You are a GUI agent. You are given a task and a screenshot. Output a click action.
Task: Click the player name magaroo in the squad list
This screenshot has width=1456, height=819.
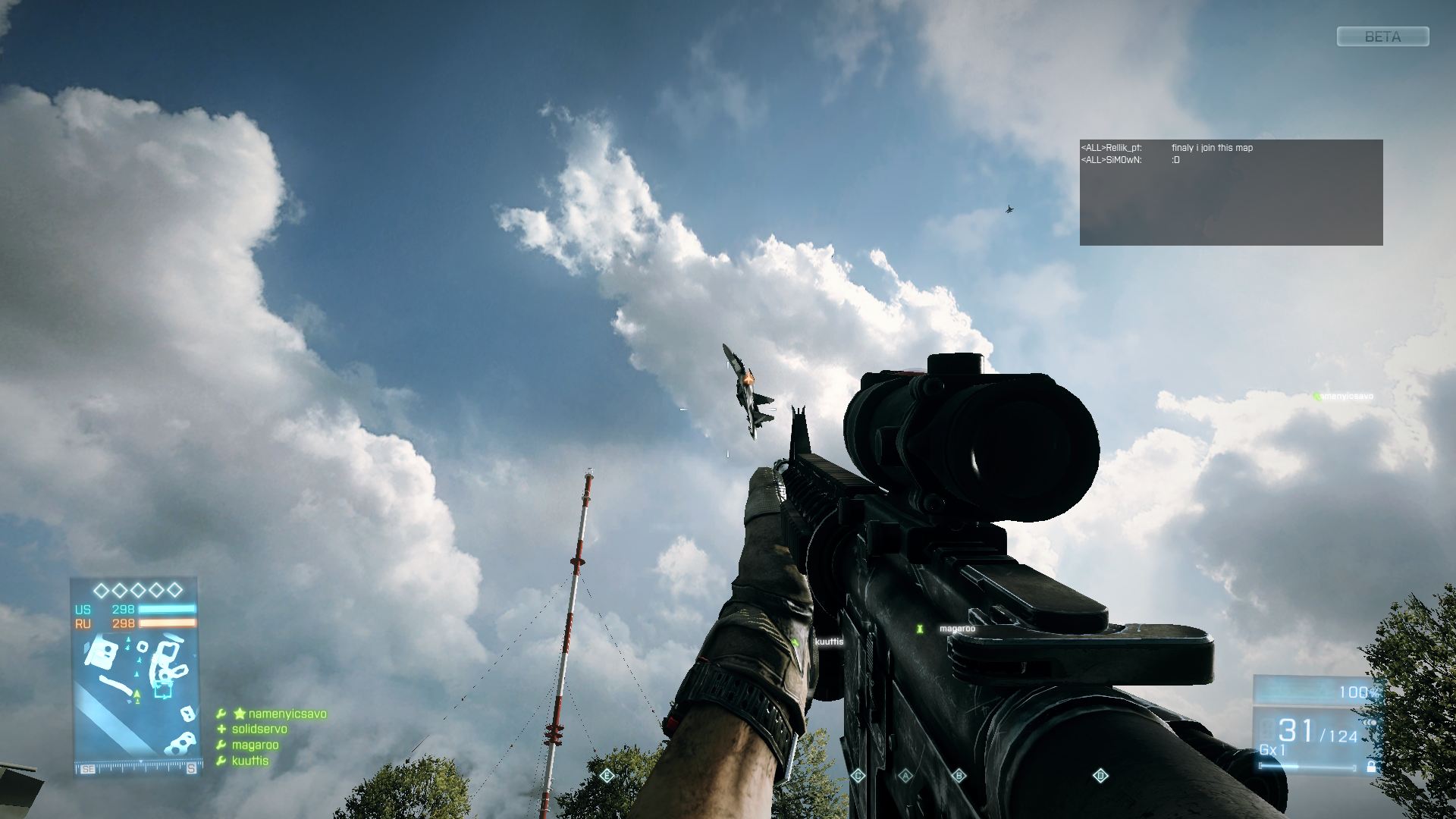point(256,745)
